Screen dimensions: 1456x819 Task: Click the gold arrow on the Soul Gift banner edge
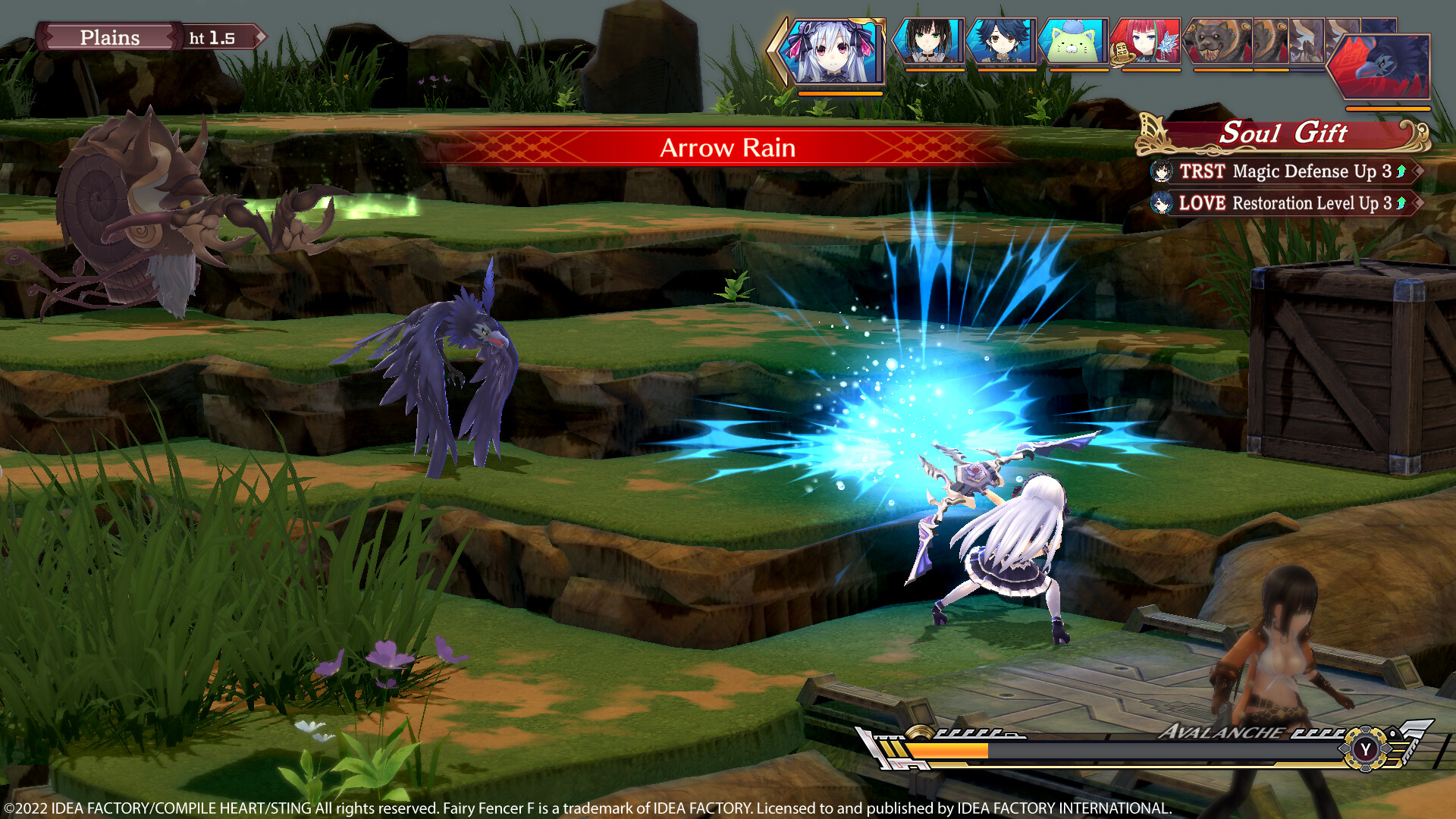[1415, 133]
